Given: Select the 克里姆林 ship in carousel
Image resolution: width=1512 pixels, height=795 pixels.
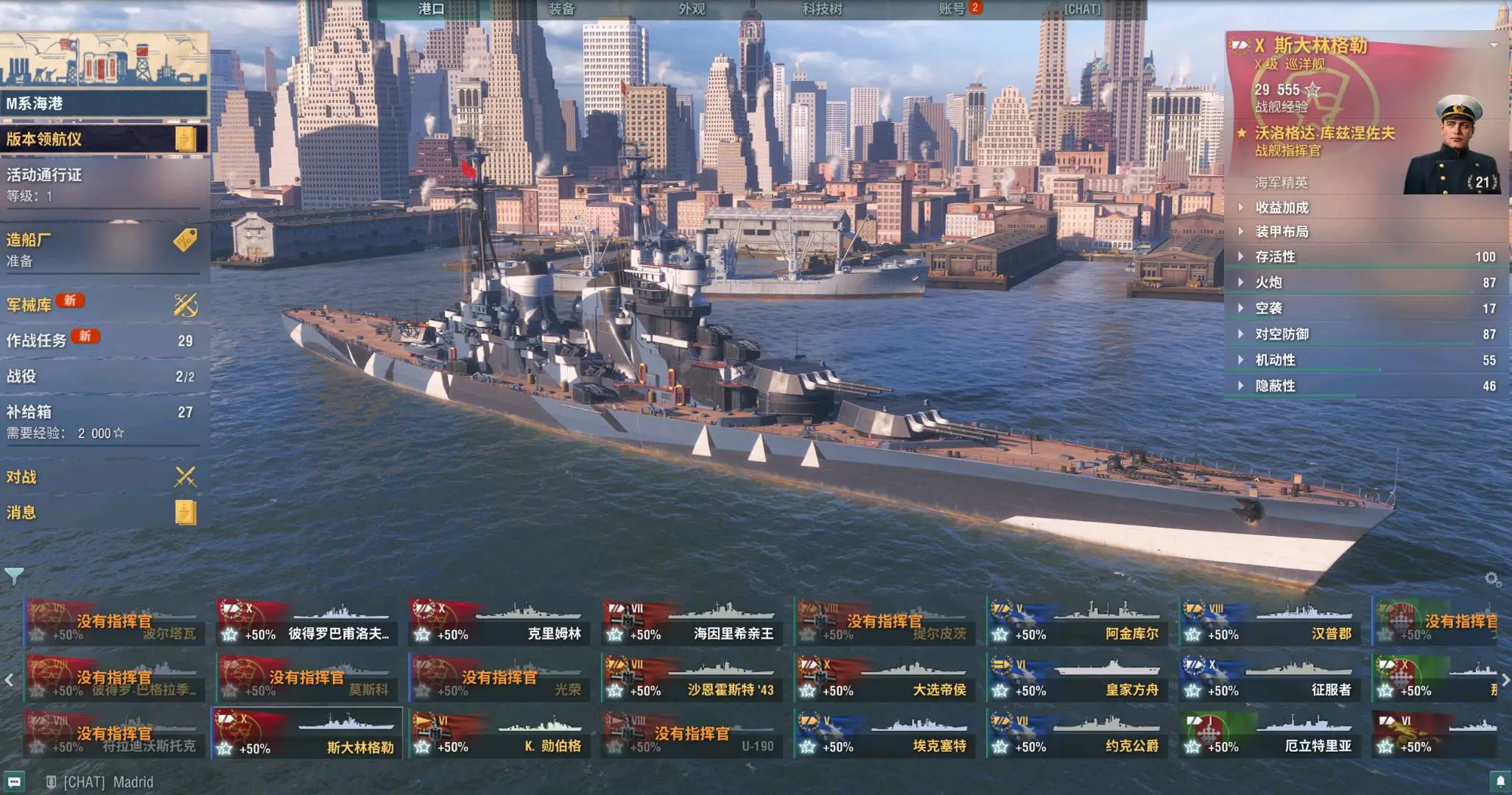Looking at the screenshot, I should click(x=499, y=622).
